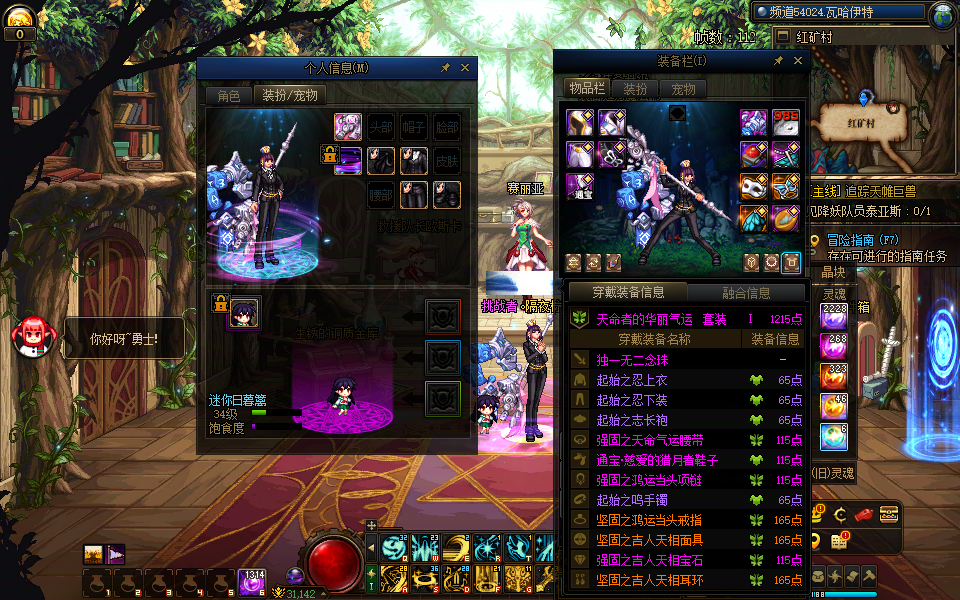Open the 冒险指南 adventure guide entry

(x=850, y=240)
